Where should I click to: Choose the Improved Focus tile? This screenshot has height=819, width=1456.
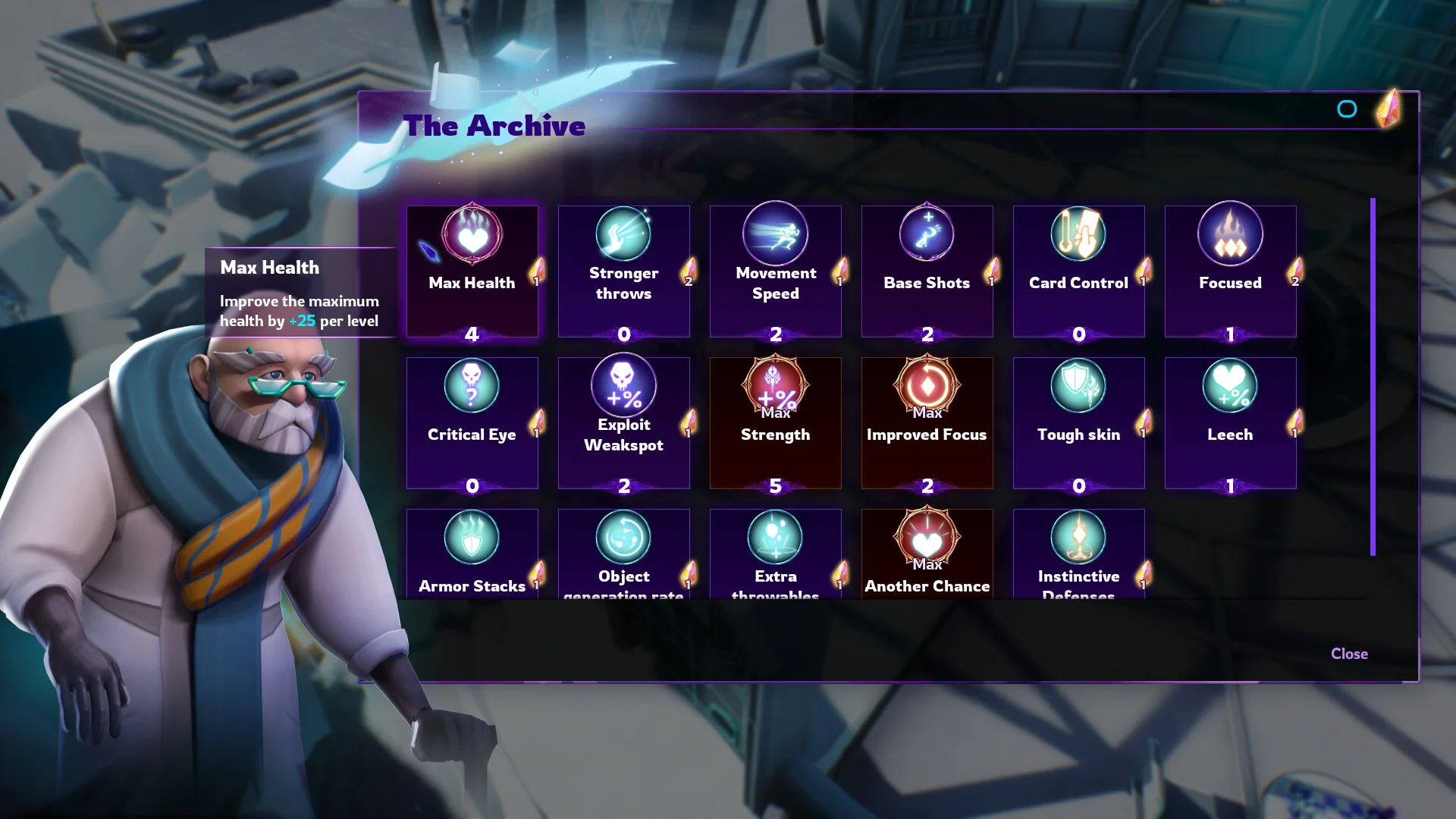pos(927,423)
